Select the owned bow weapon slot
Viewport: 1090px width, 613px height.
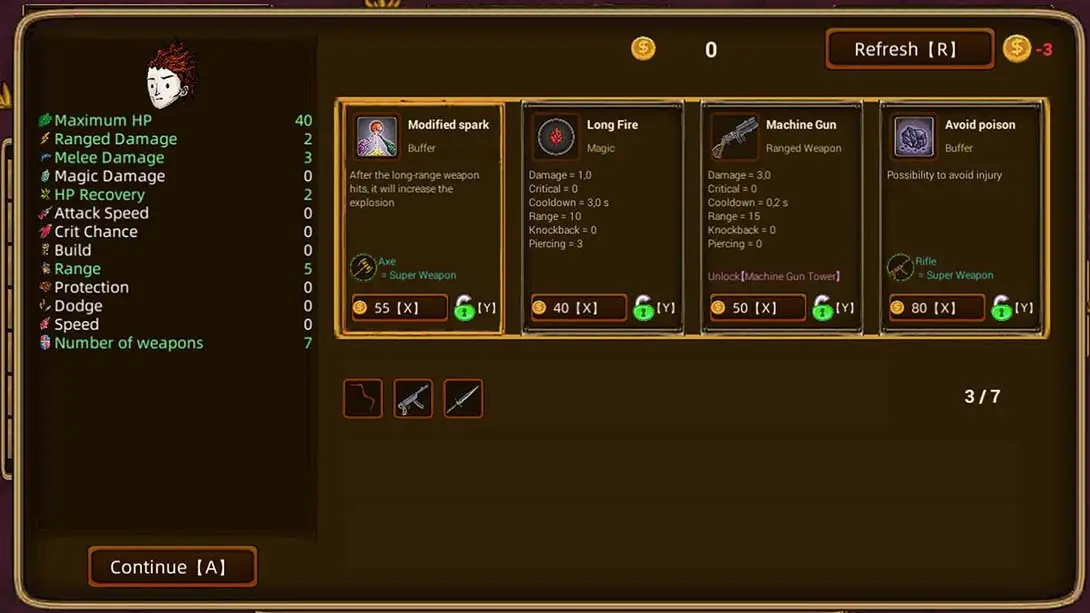pos(363,398)
